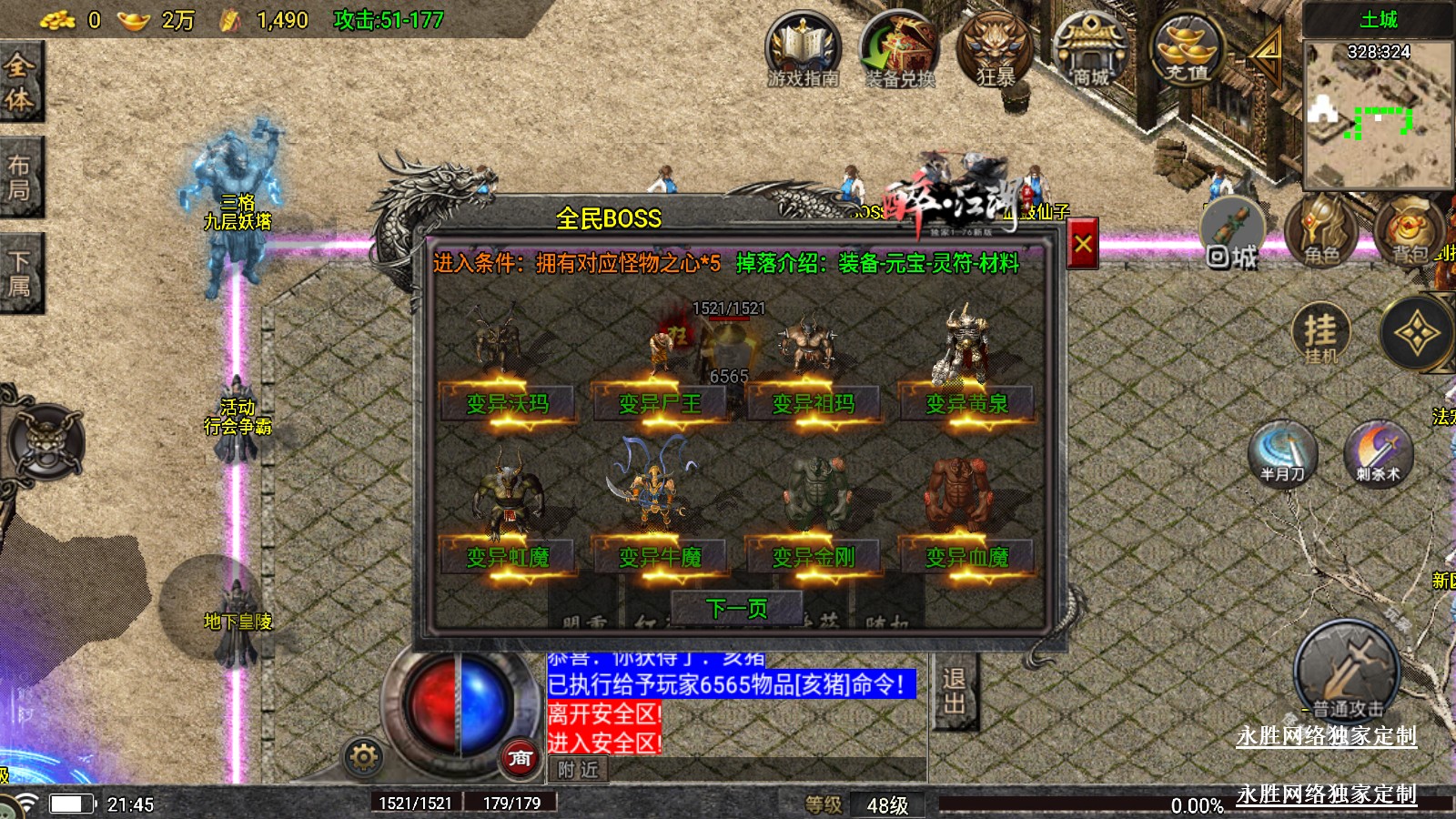Choose the 变异虹魔 boss
The width and height of the screenshot is (1456, 819).
tap(507, 556)
